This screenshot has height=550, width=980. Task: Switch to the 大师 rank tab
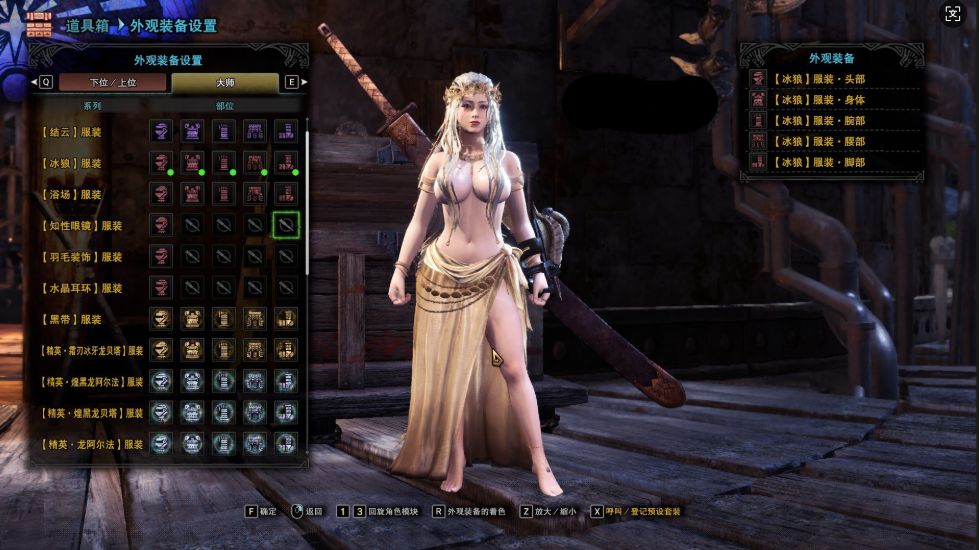[x=225, y=82]
